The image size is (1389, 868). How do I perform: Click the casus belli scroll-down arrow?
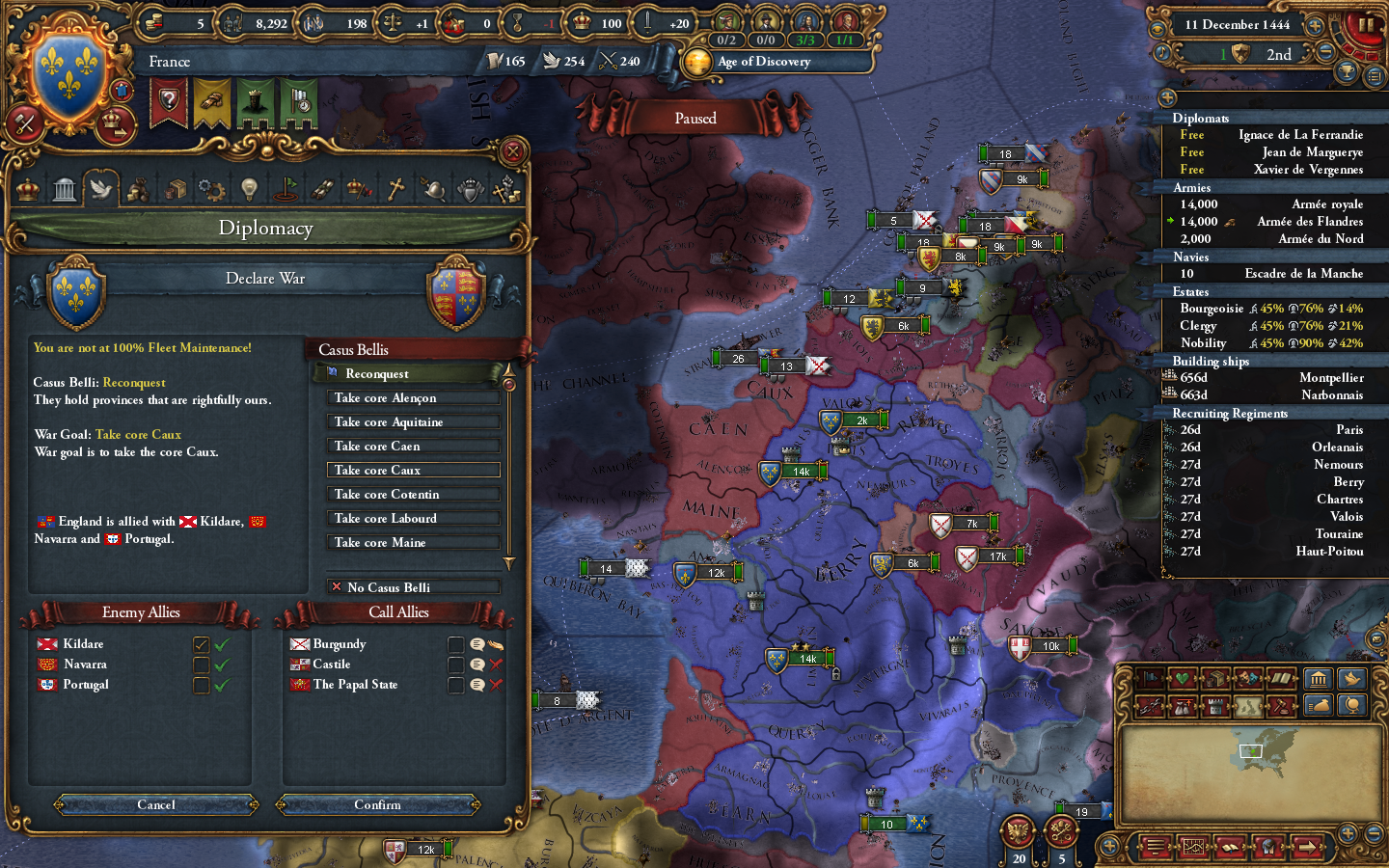tap(509, 564)
